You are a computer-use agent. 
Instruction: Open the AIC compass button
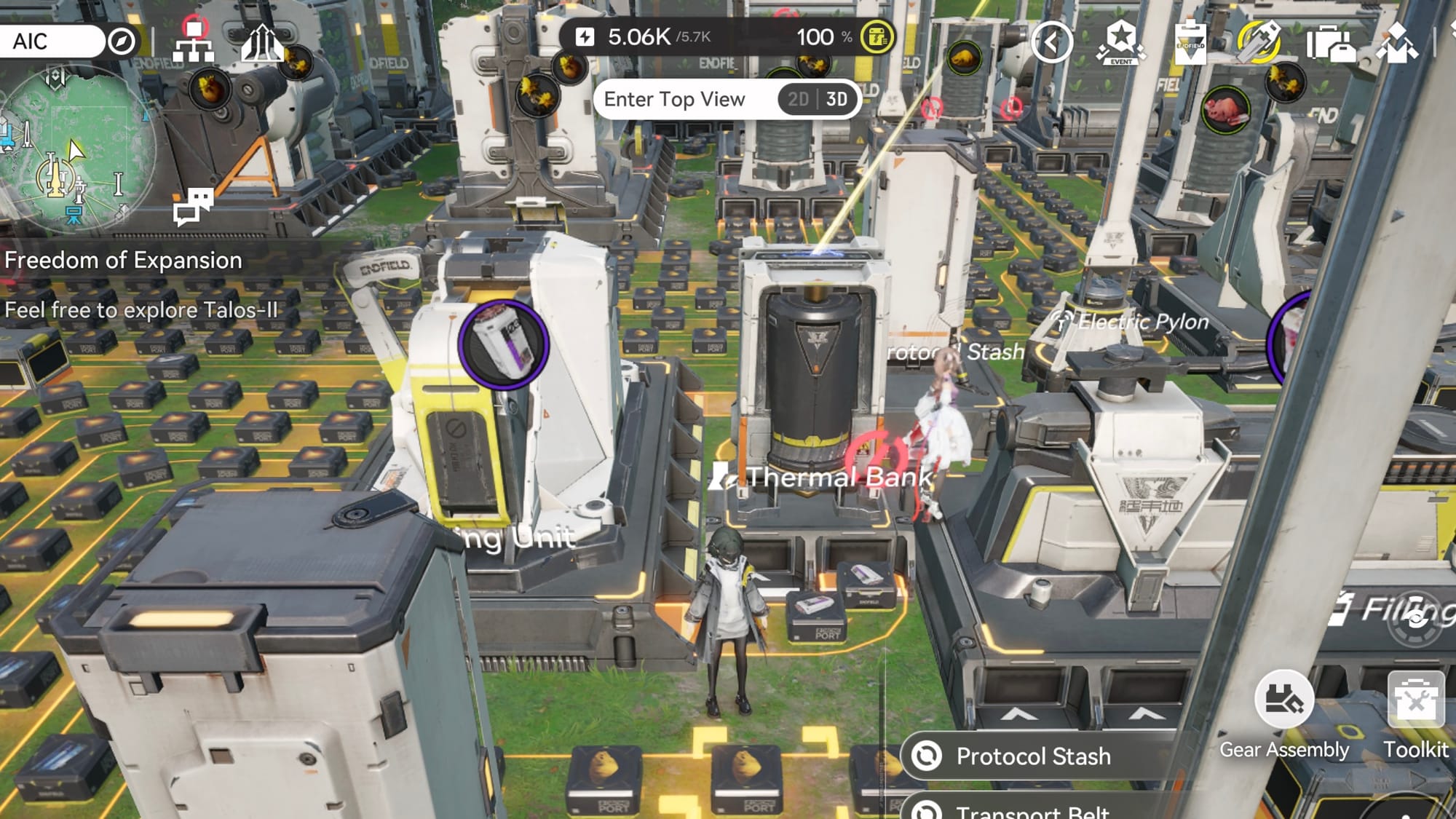point(122,41)
